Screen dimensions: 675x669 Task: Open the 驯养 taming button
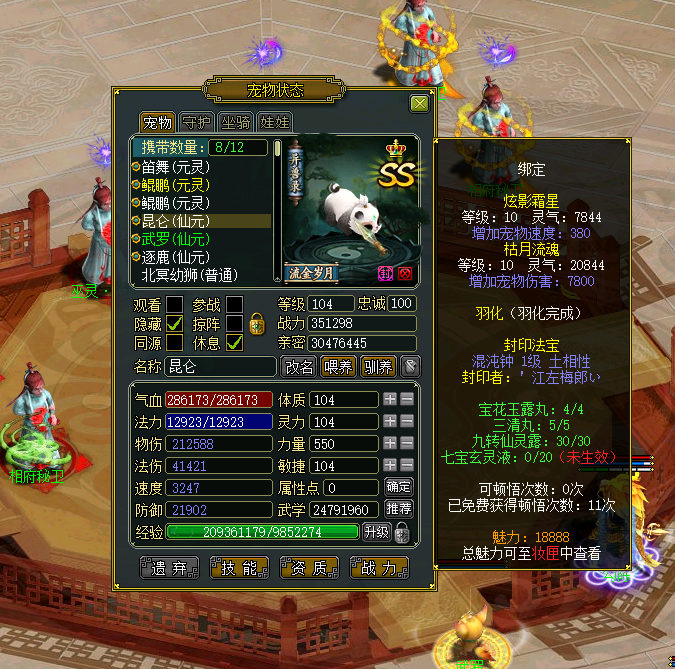click(x=378, y=366)
